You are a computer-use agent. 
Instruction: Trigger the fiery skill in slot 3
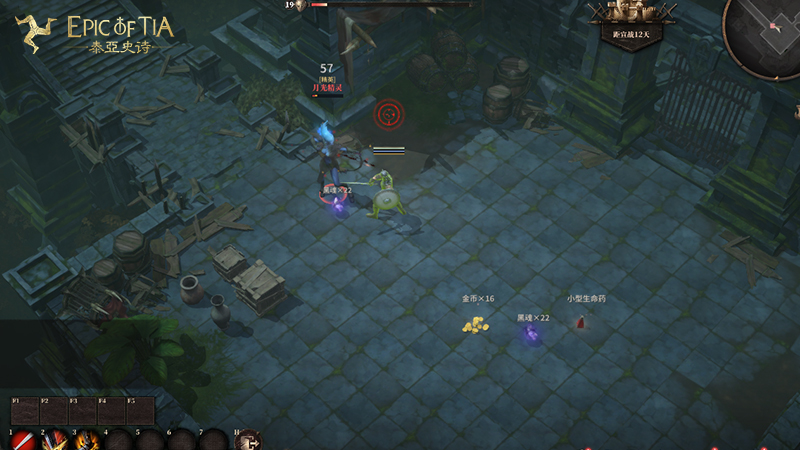pos(87,440)
